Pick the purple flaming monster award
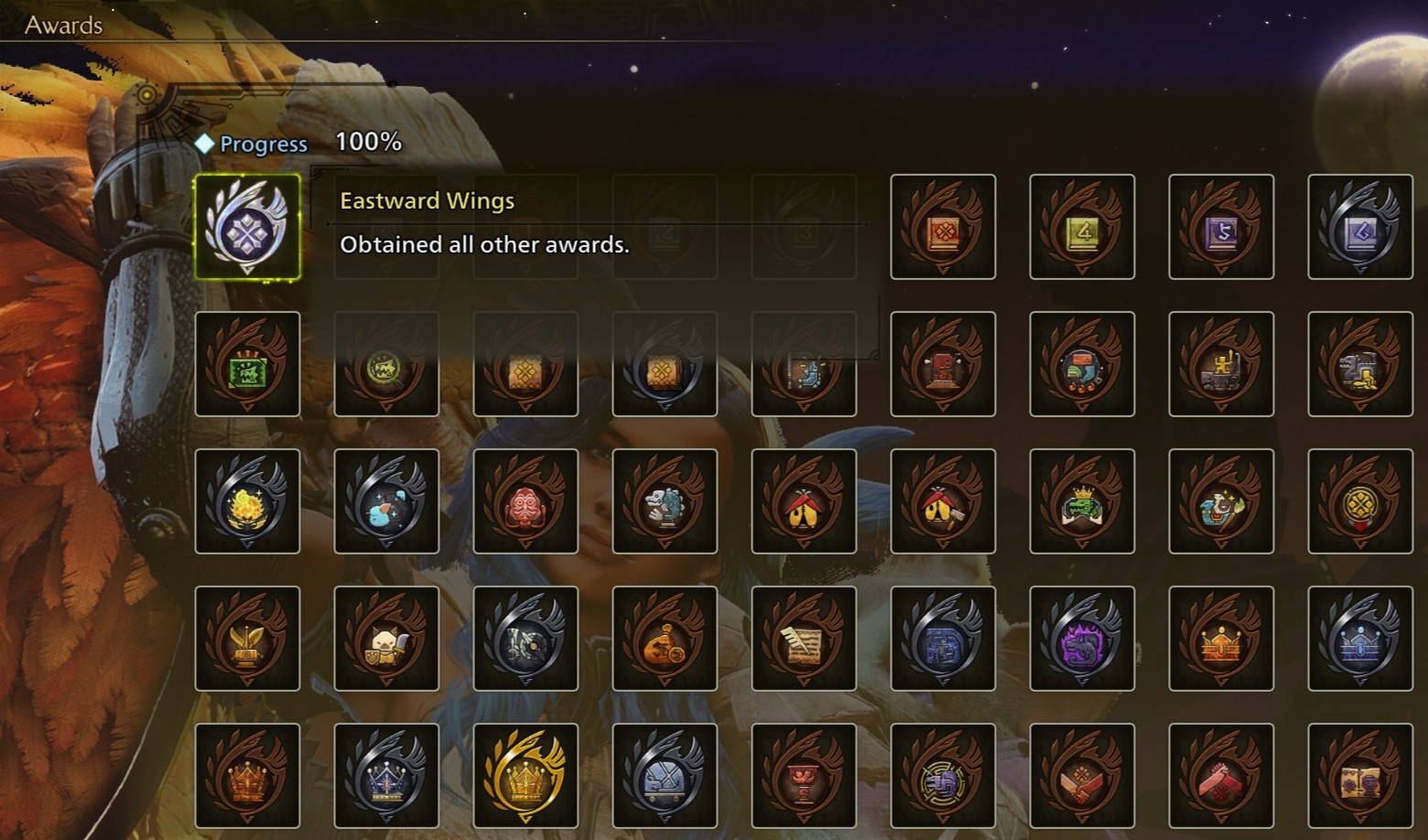1428x840 pixels. [1082, 639]
